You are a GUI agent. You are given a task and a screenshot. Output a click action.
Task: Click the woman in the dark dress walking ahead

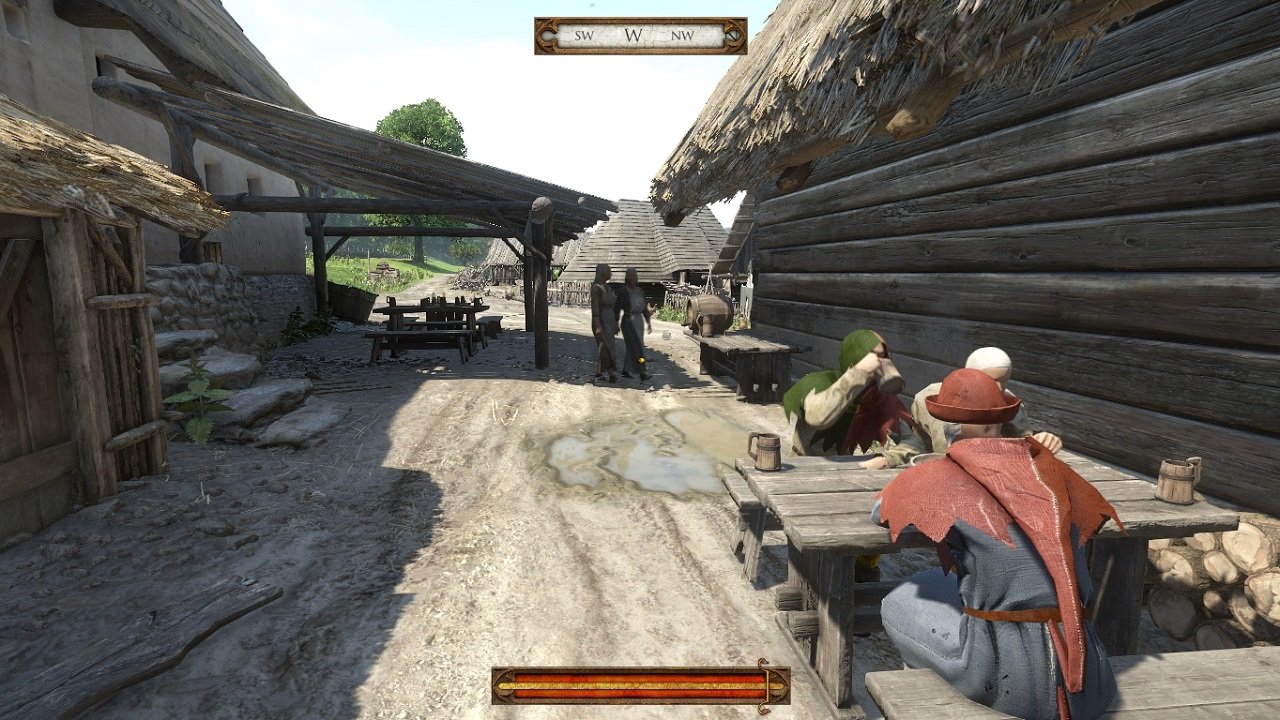(x=605, y=310)
